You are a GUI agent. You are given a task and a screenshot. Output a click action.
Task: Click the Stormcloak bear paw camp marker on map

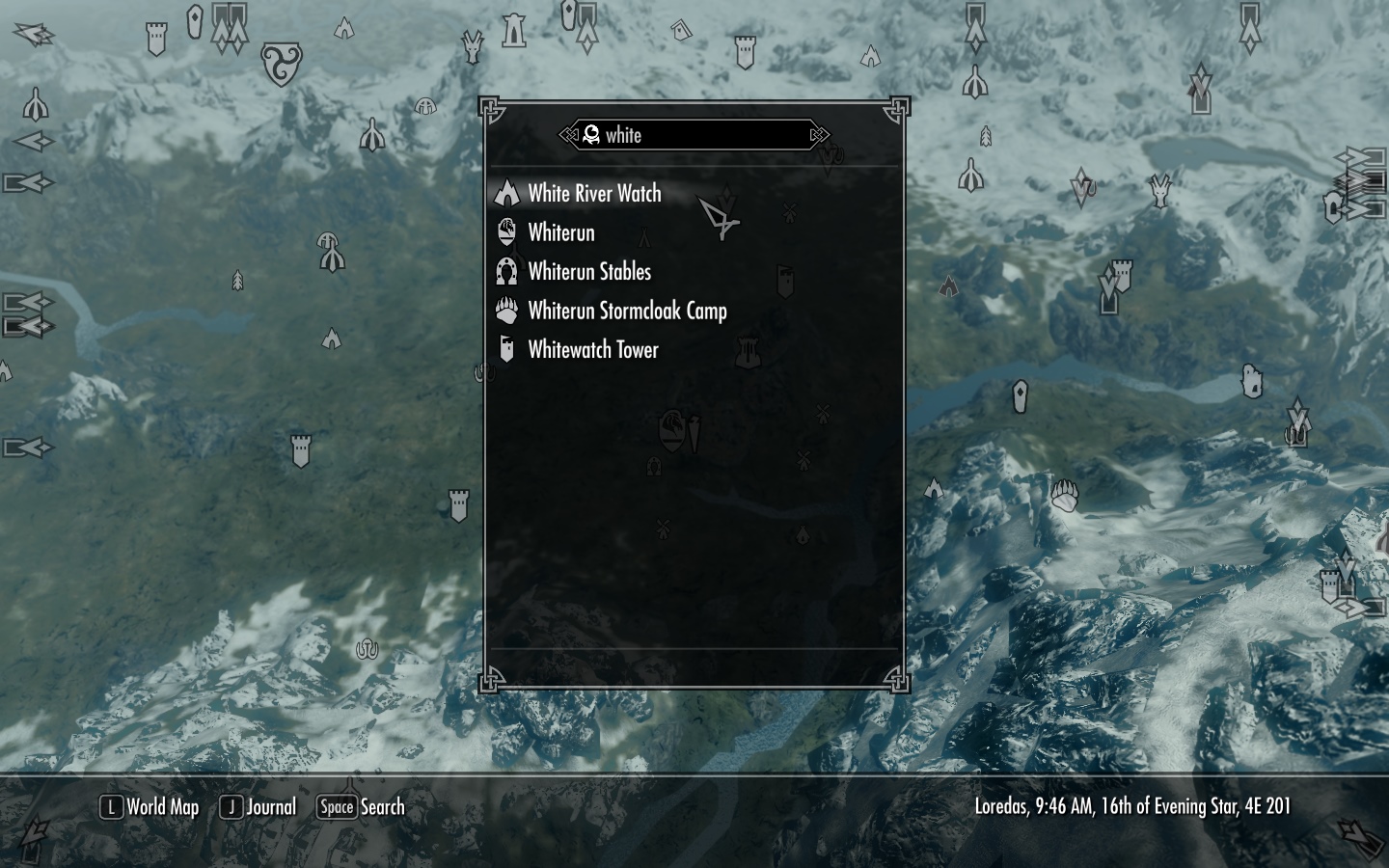click(1064, 495)
